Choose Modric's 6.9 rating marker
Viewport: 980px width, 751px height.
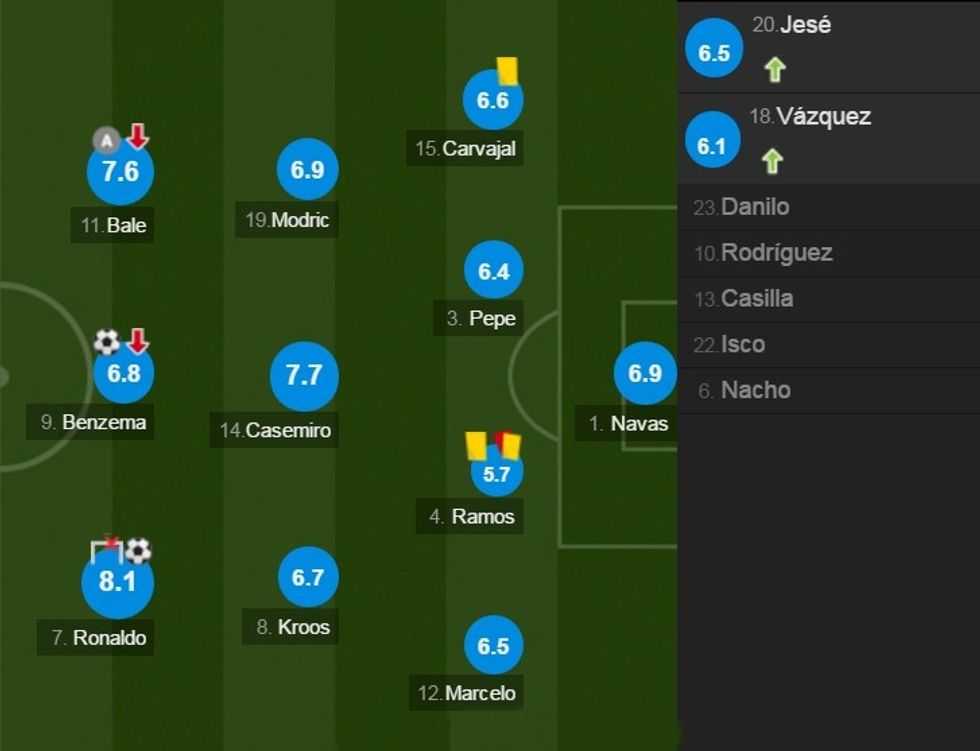[307, 170]
